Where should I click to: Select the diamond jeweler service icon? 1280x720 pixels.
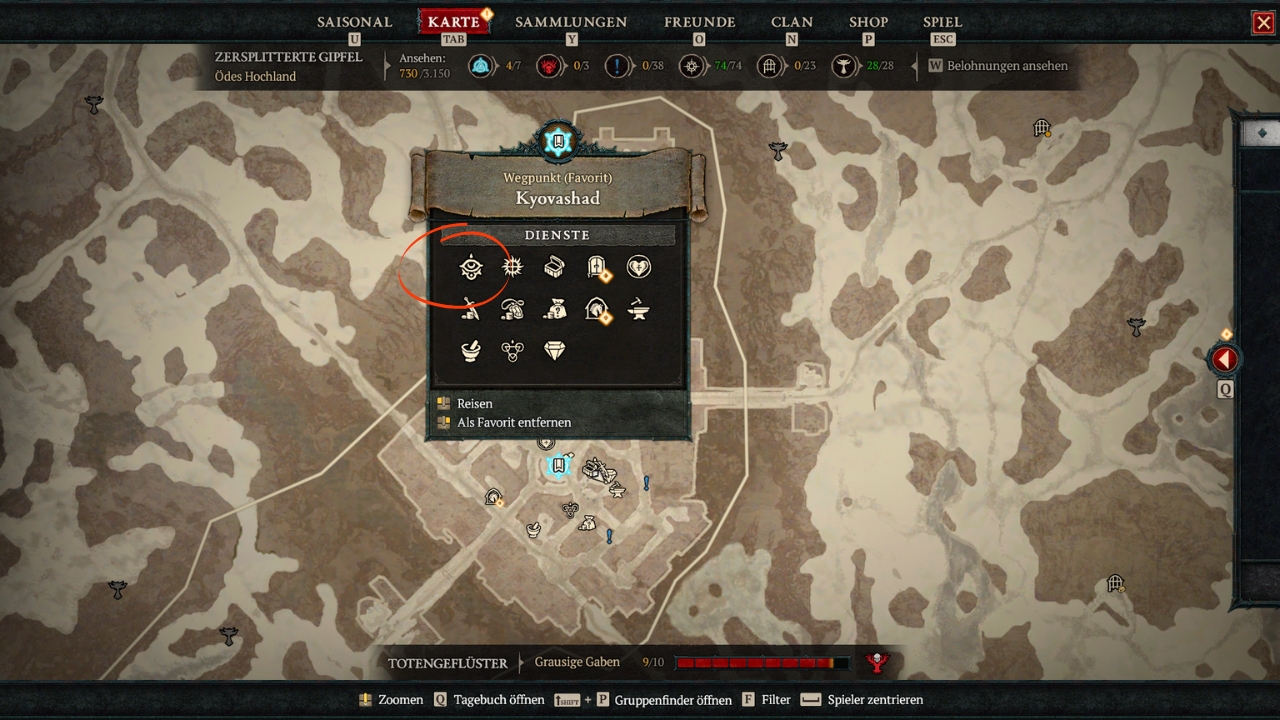coord(554,350)
